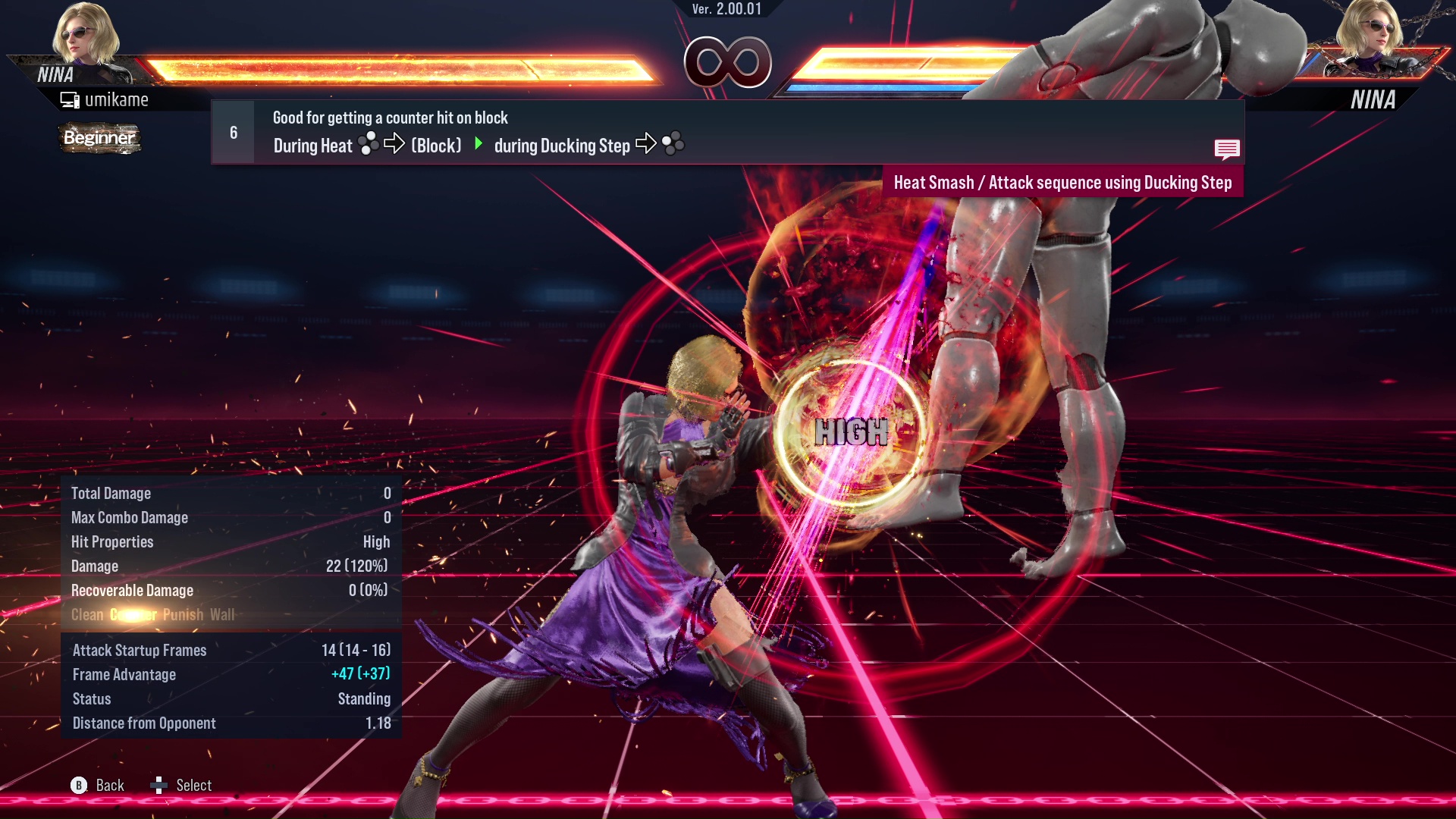This screenshot has height=819, width=1456.
Task: Toggle the Counter indicator in the damage panel
Action: (133, 615)
